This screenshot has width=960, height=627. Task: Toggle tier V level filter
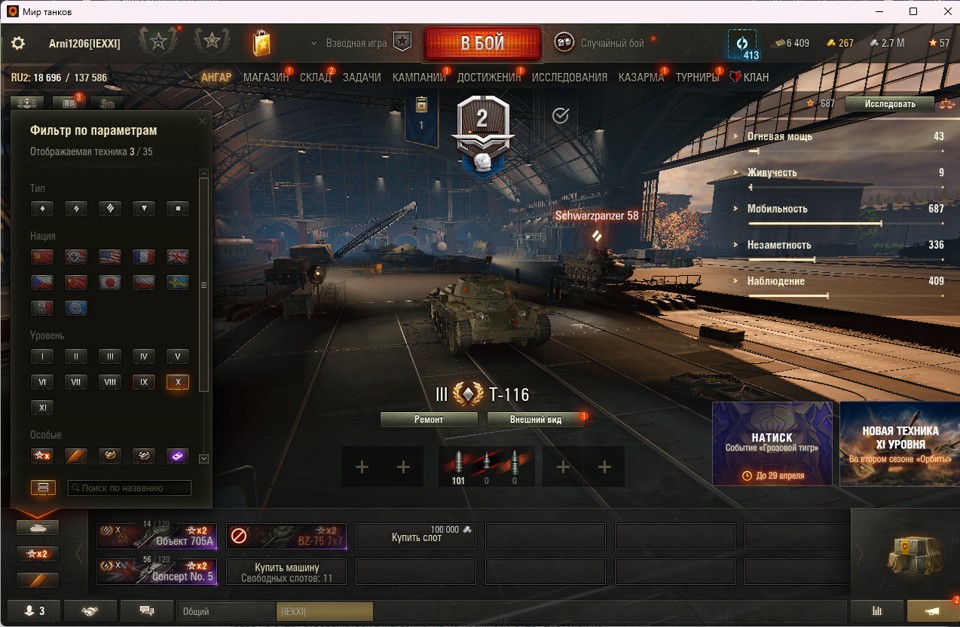177,356
